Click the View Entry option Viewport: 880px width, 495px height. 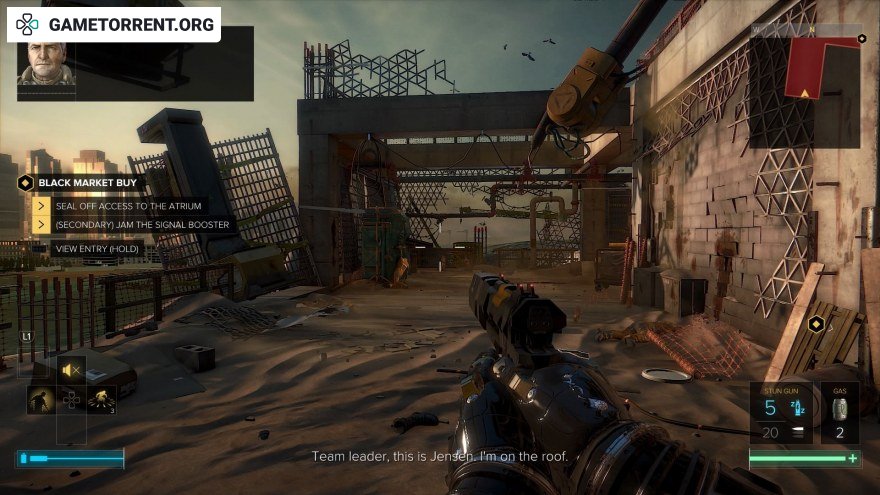tap(97, 247)
